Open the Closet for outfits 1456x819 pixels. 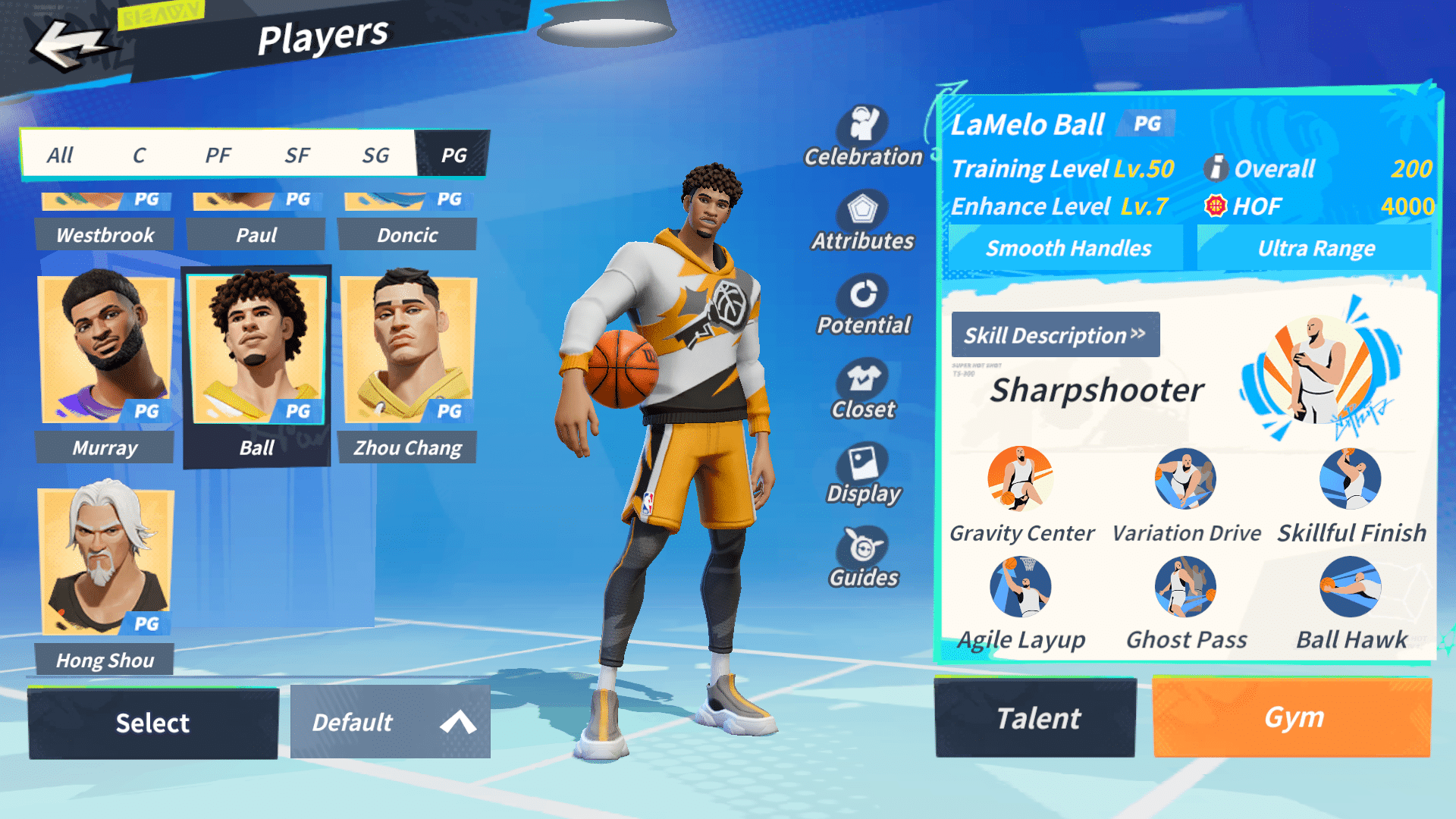863,390
